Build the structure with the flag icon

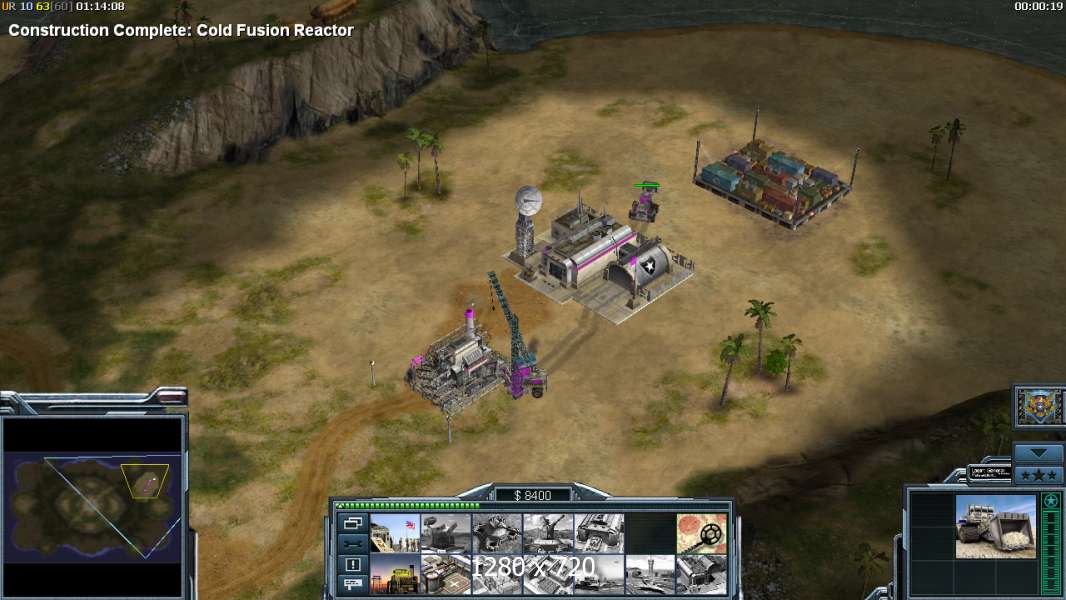coord(394,533)
